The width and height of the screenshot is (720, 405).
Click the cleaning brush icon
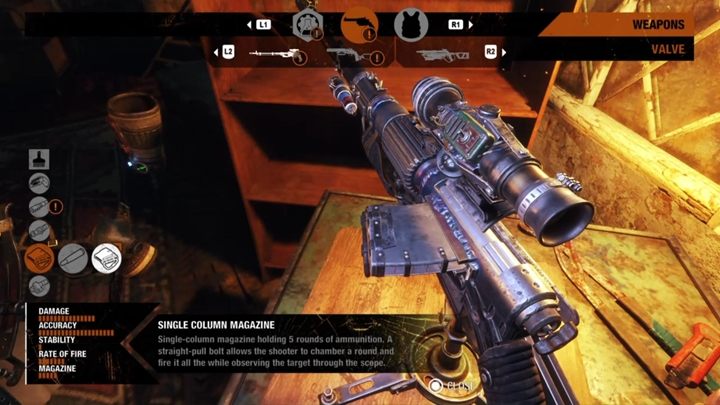click(x=39, y=158)
